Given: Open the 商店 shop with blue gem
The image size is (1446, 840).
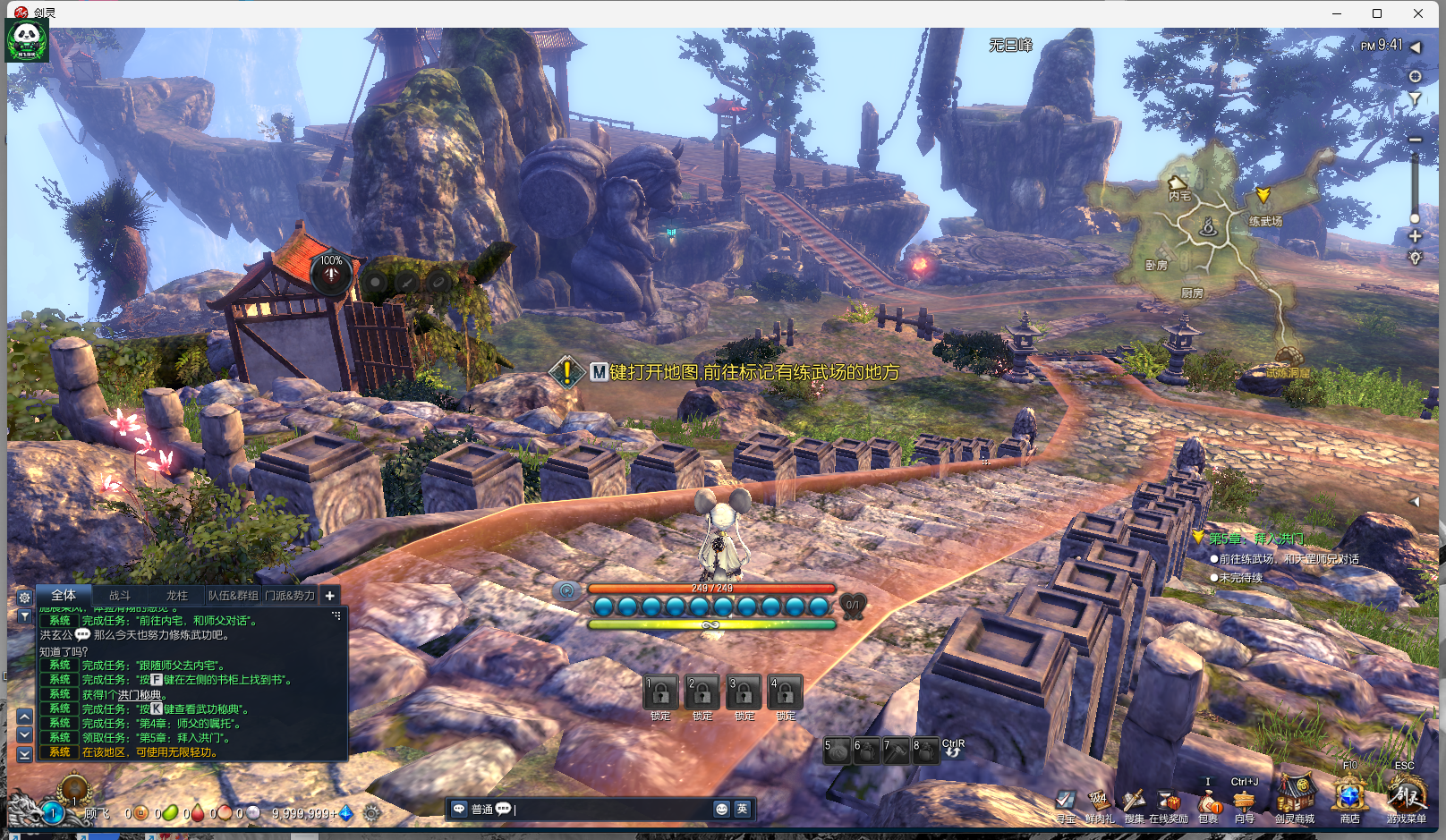Looking at the screenshot, I should pos(1349,796).
